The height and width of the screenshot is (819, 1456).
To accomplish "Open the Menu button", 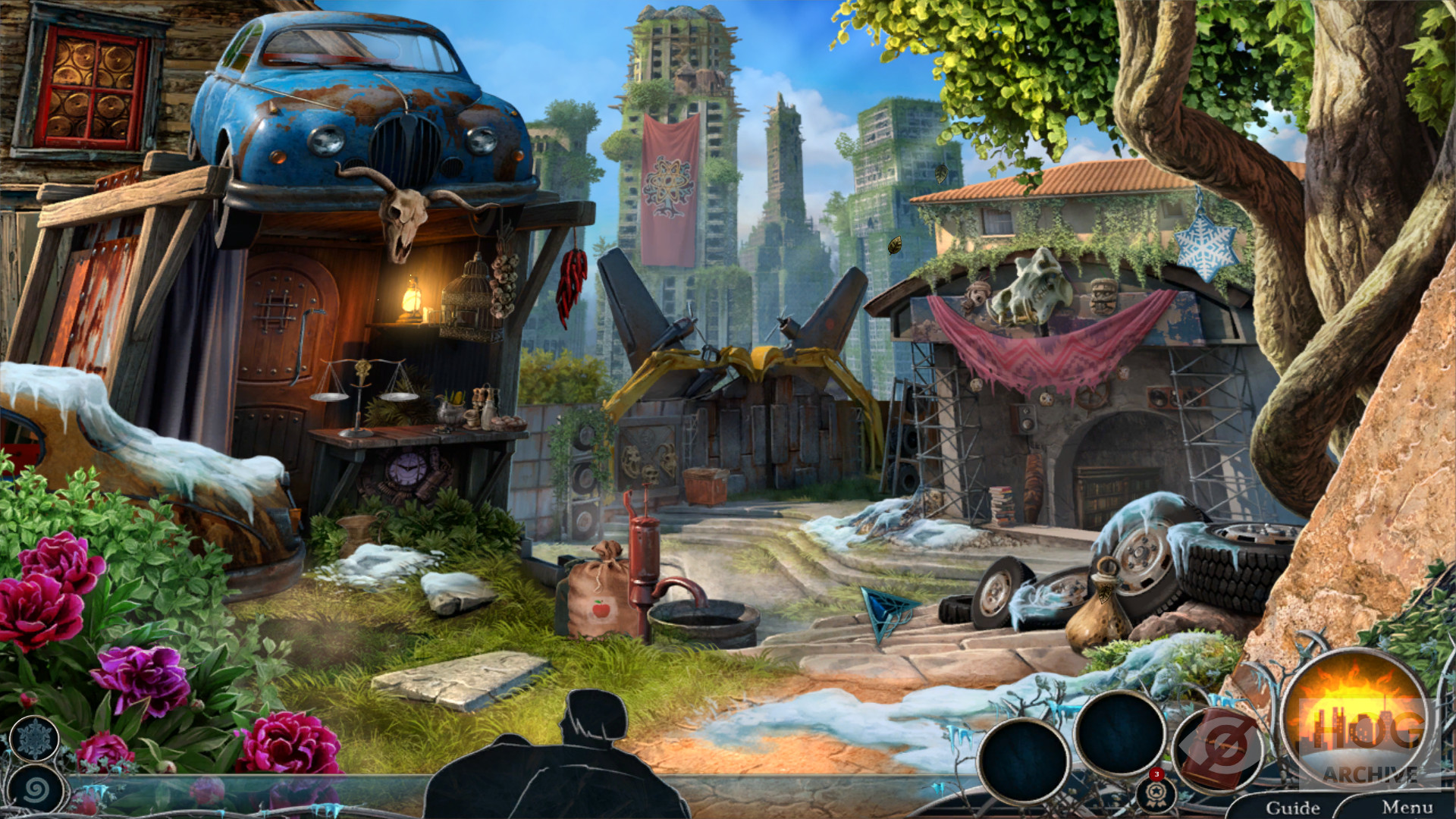I will [1407, 807].
